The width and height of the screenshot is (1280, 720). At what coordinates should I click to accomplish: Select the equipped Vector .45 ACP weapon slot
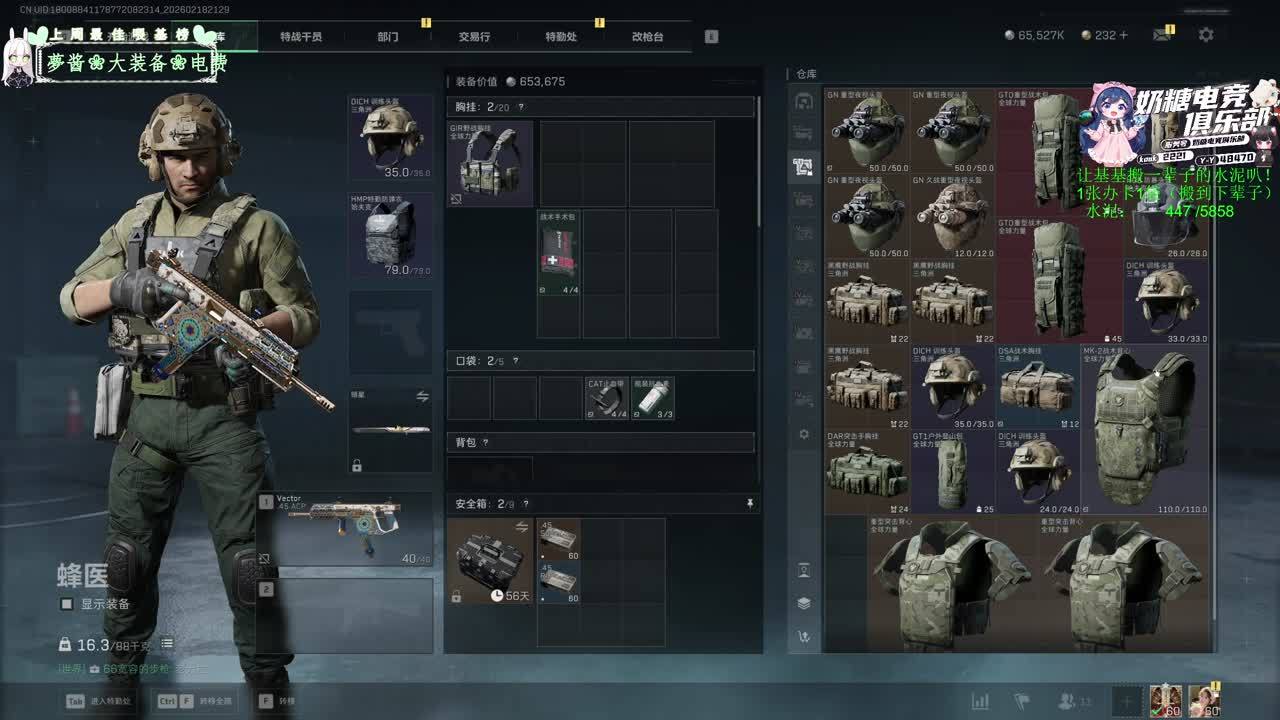[345, 528]
